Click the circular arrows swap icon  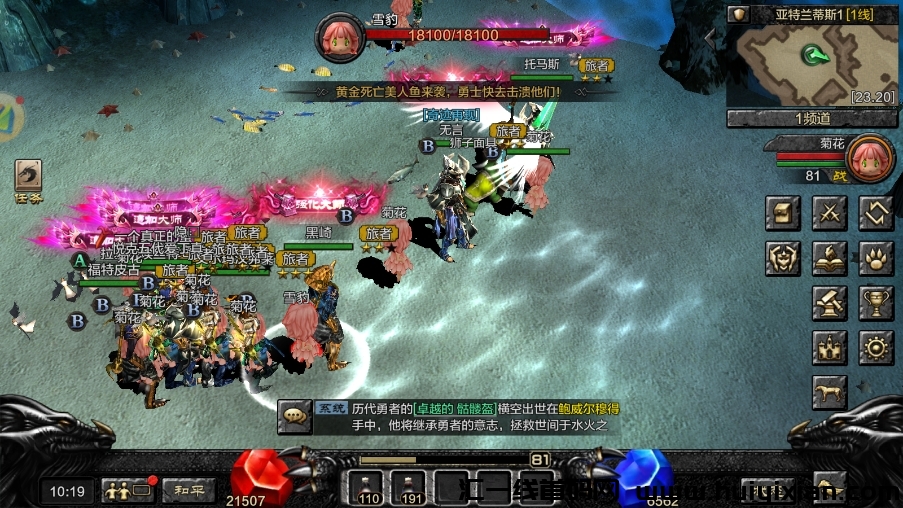(x=877, y=212)
